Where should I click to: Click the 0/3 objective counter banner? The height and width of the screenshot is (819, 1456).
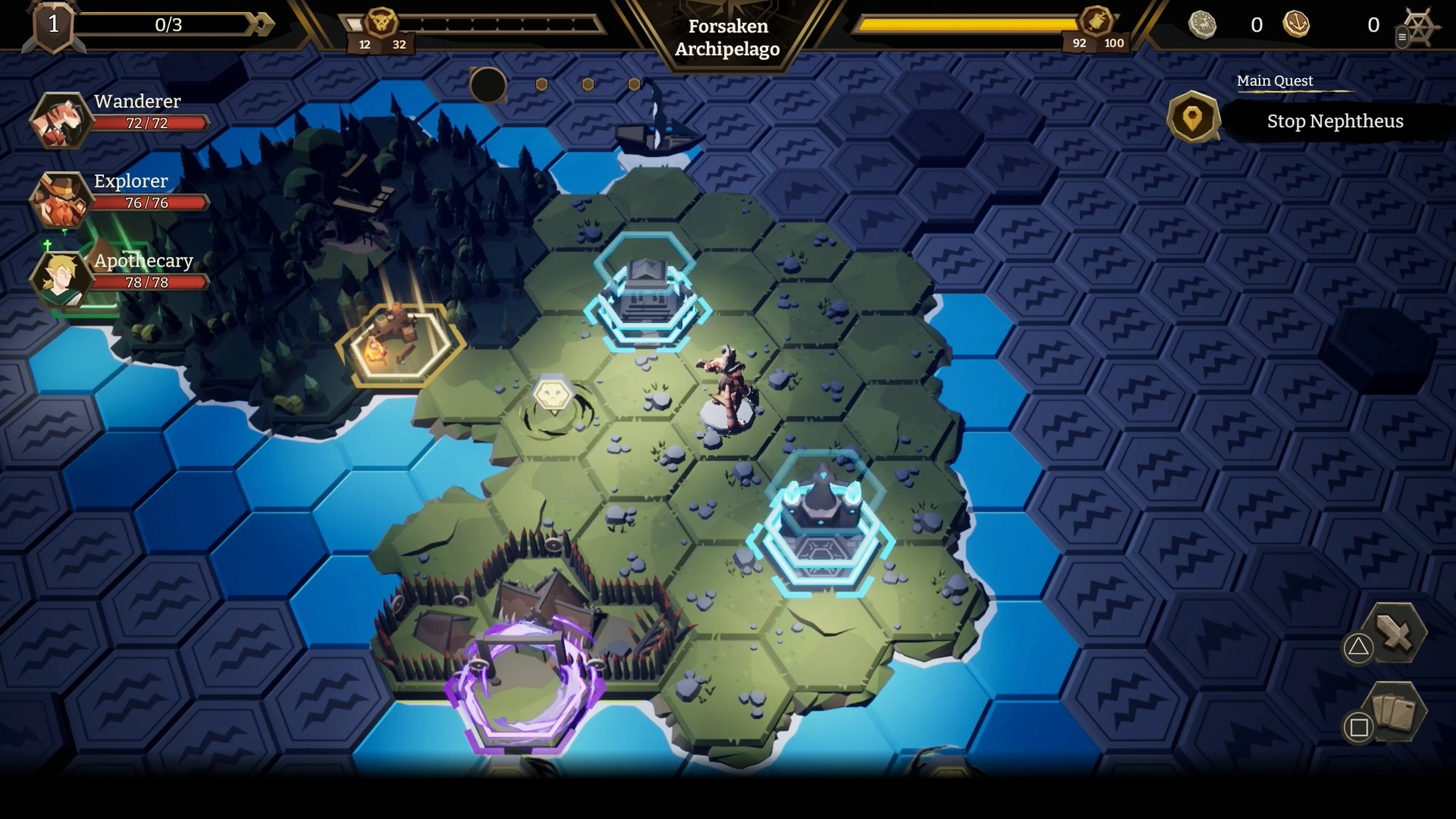169,24
